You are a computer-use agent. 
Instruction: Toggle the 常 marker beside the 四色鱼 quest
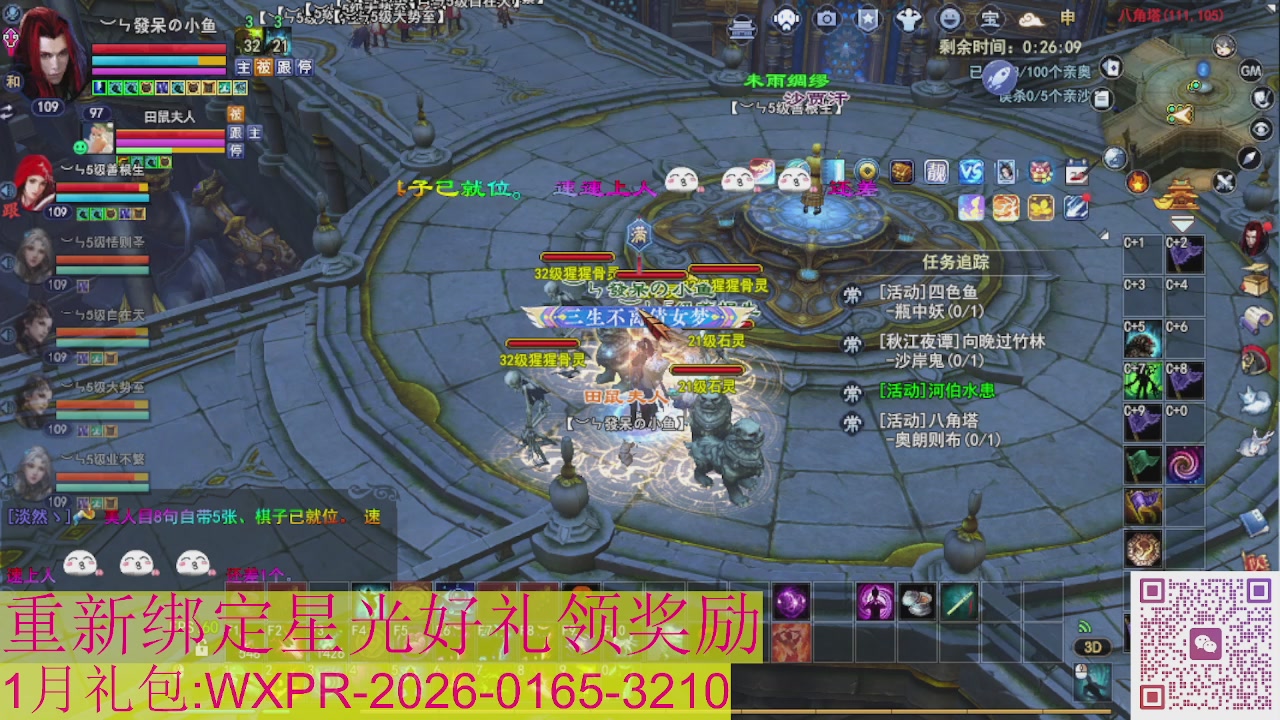pyautogui.click(x=851, y=295)
